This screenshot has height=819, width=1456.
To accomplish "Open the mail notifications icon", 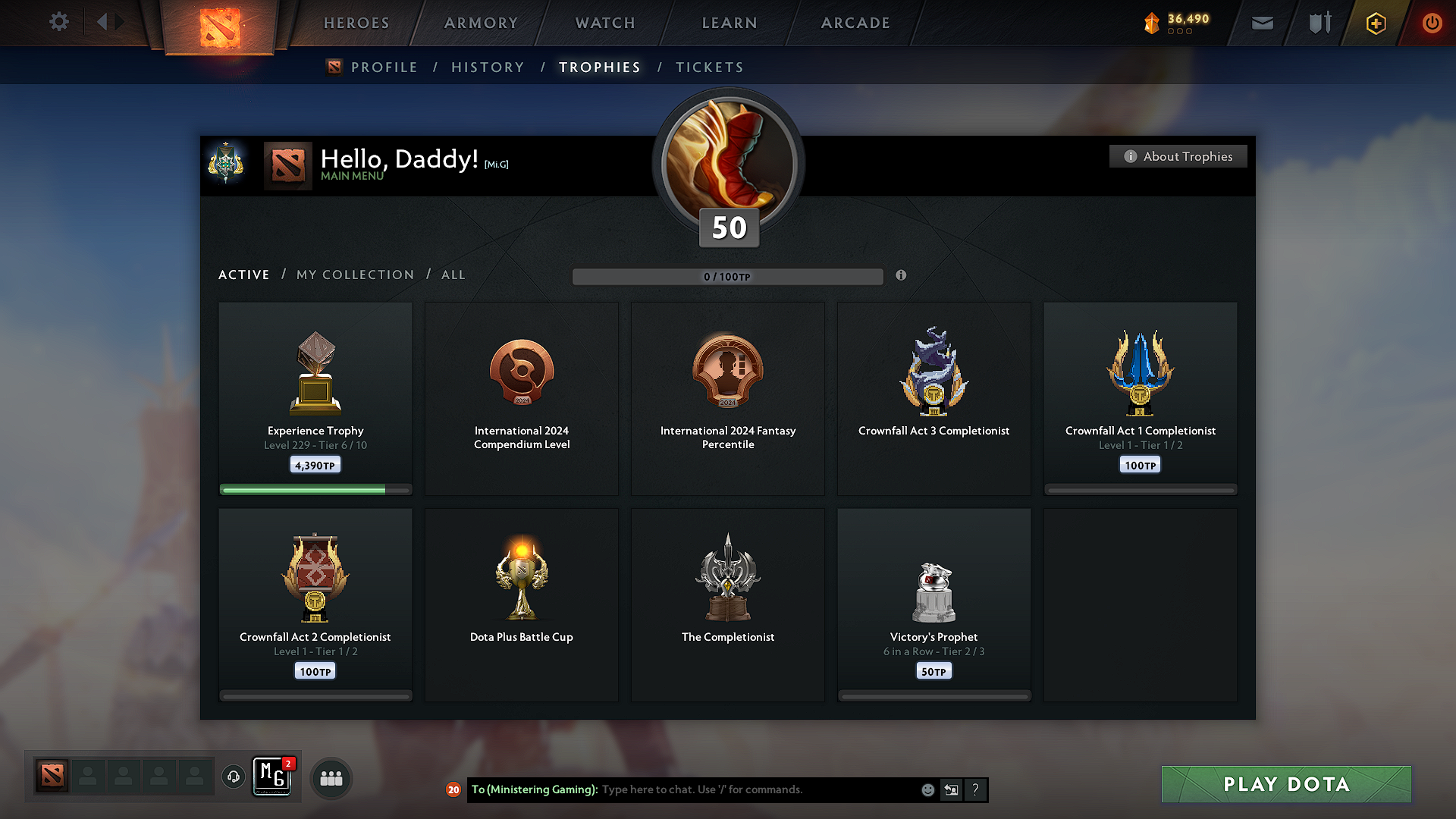I will tap(1262, 23).
